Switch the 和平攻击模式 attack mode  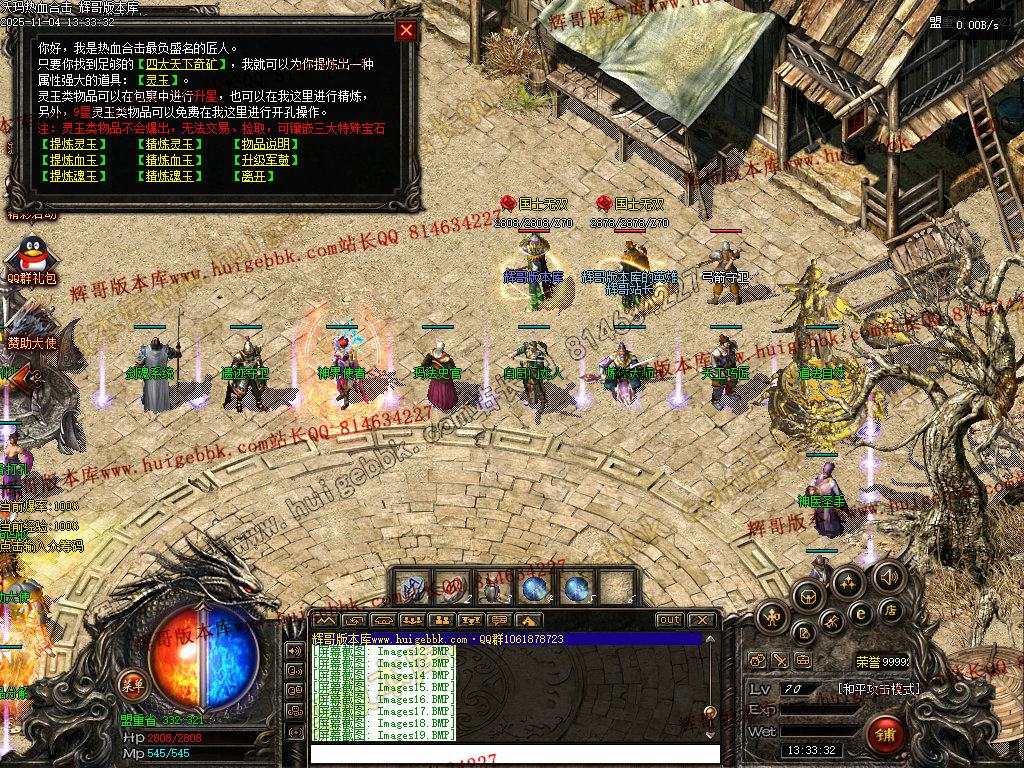tap(878, 689)
